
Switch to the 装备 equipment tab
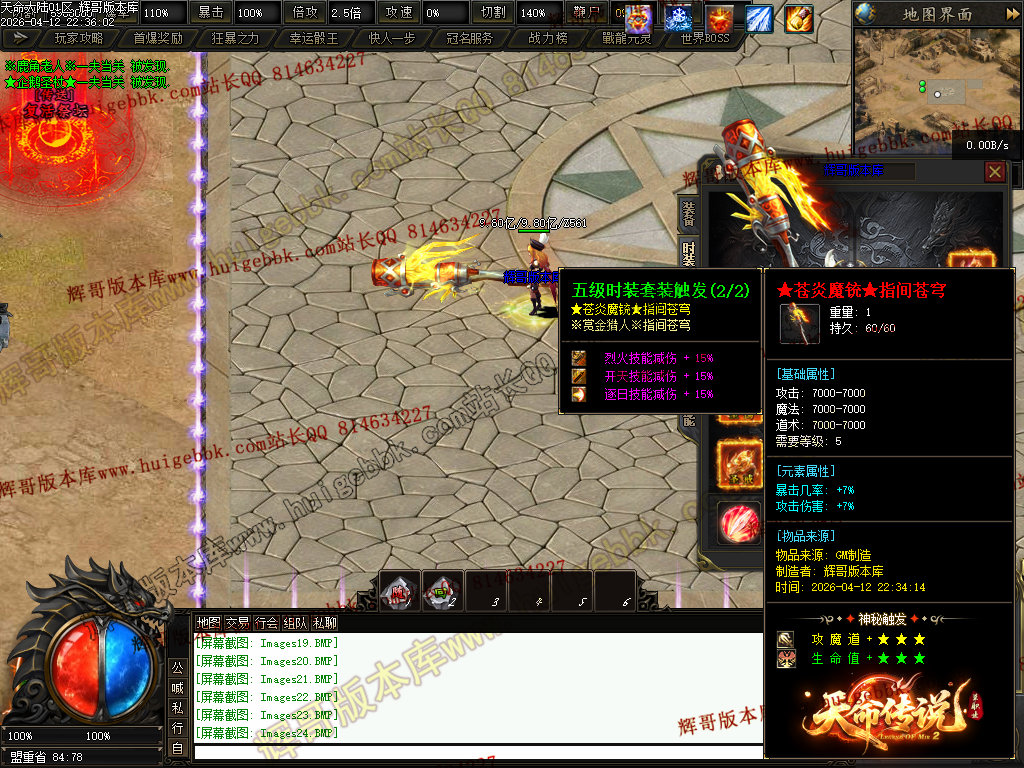click(688, 214)
